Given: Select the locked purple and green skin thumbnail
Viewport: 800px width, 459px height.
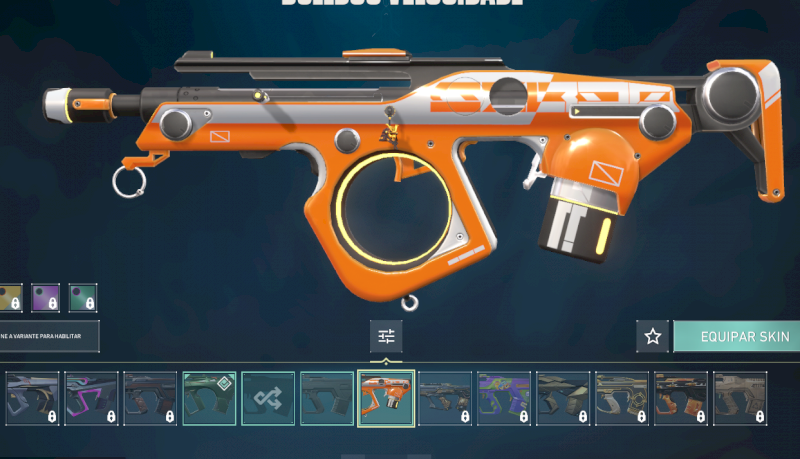Looking at the screenshot, I should 504,398.
